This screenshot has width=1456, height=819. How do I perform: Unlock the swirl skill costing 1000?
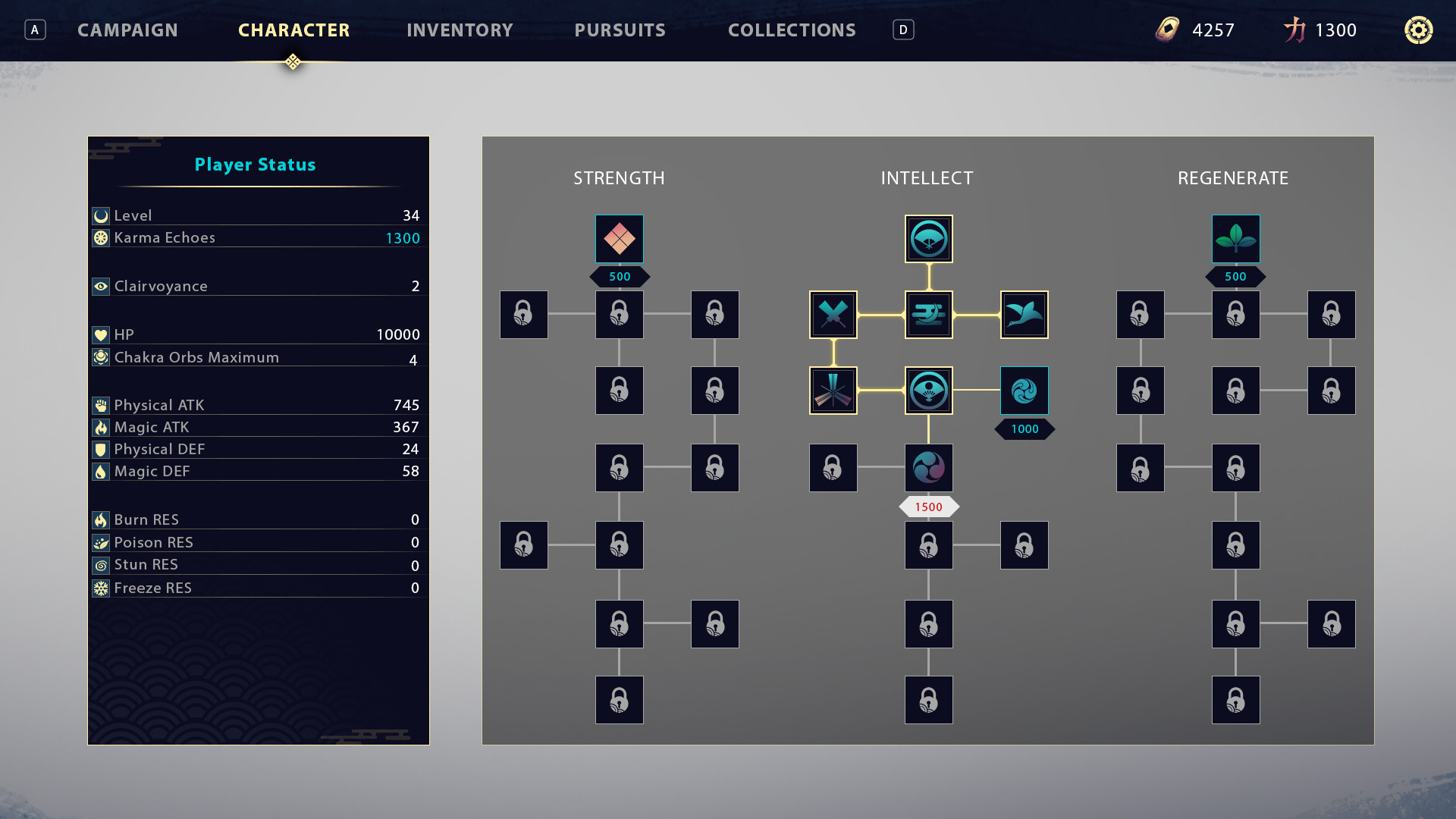(1025, 391)
